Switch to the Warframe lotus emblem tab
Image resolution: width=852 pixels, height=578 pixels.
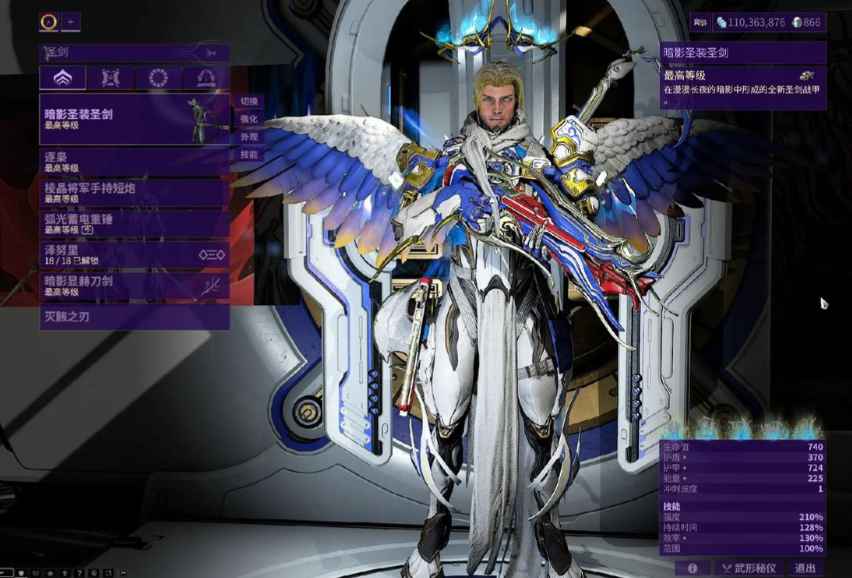62,78
